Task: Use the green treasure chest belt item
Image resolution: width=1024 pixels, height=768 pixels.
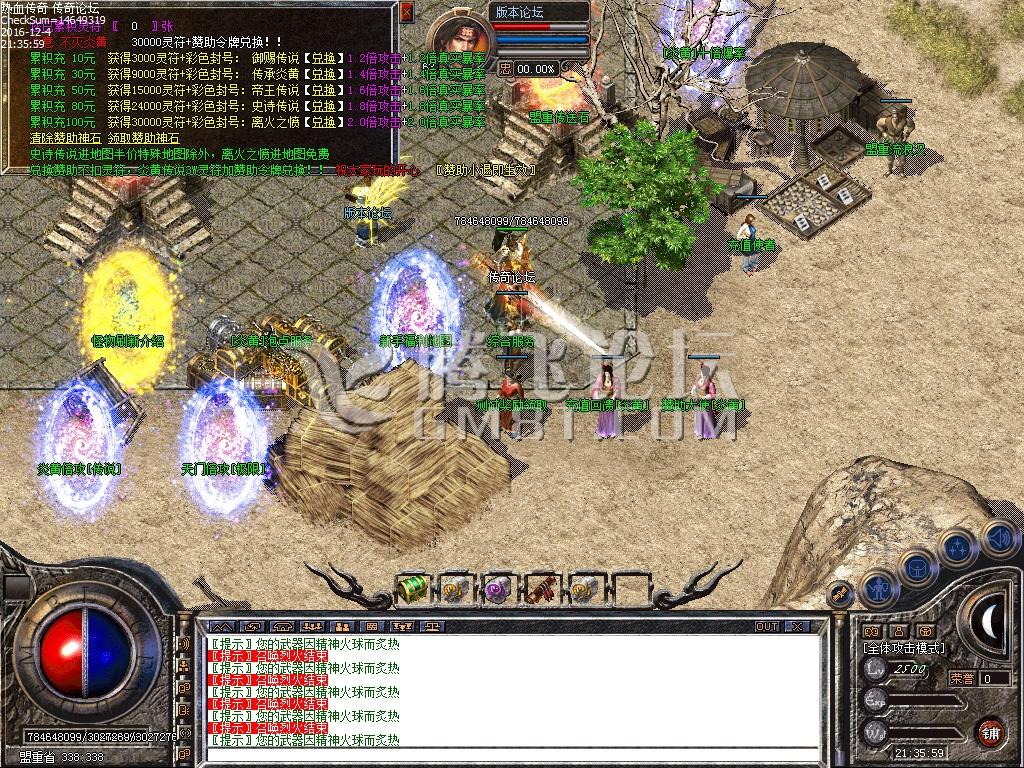Action: point(411,590)
